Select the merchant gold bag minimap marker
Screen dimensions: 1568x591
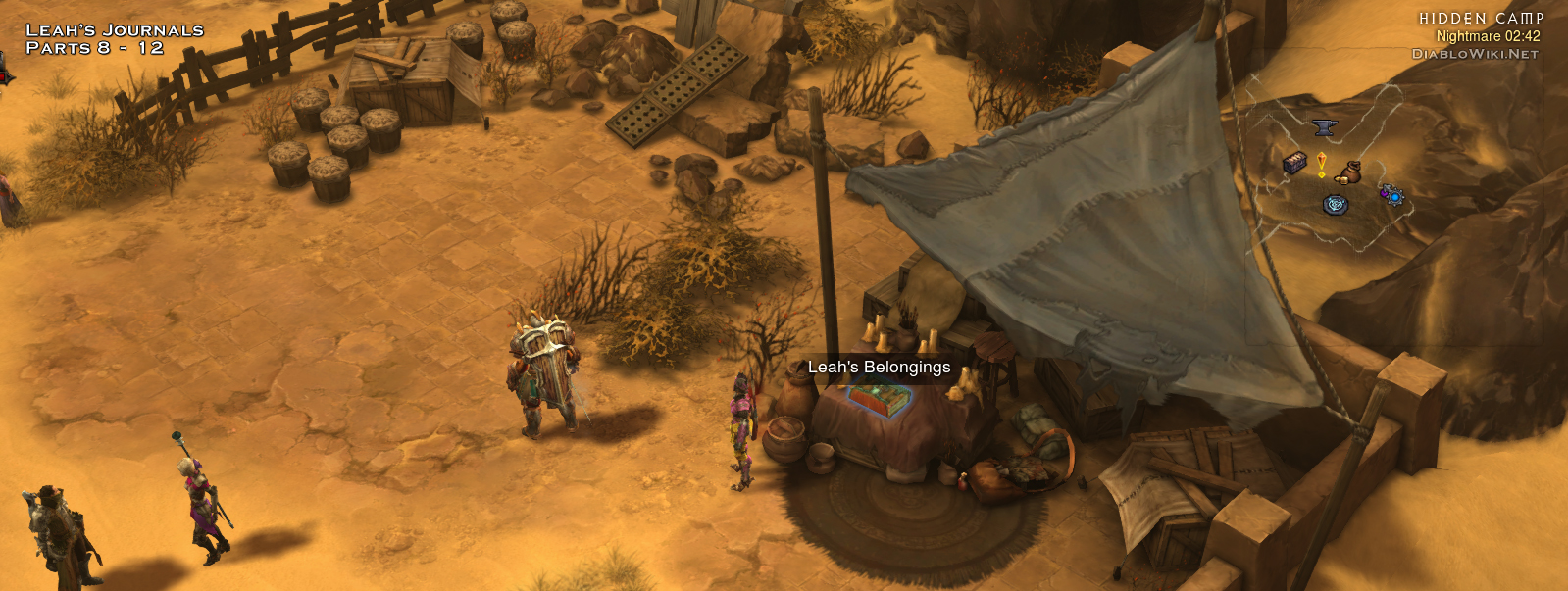tap(1351, 172)
